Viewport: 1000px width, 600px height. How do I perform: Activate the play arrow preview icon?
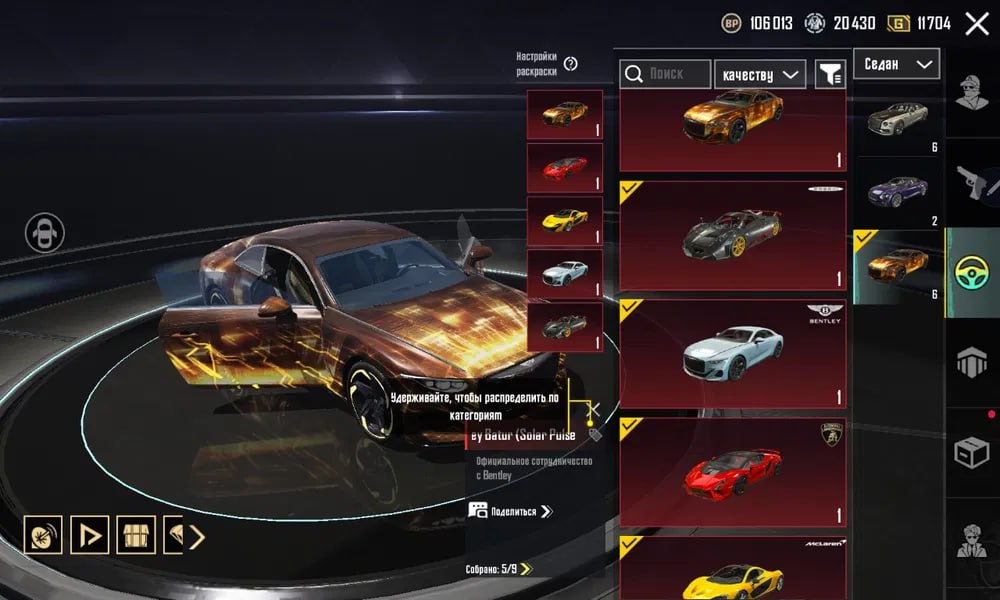pos(90,536)
